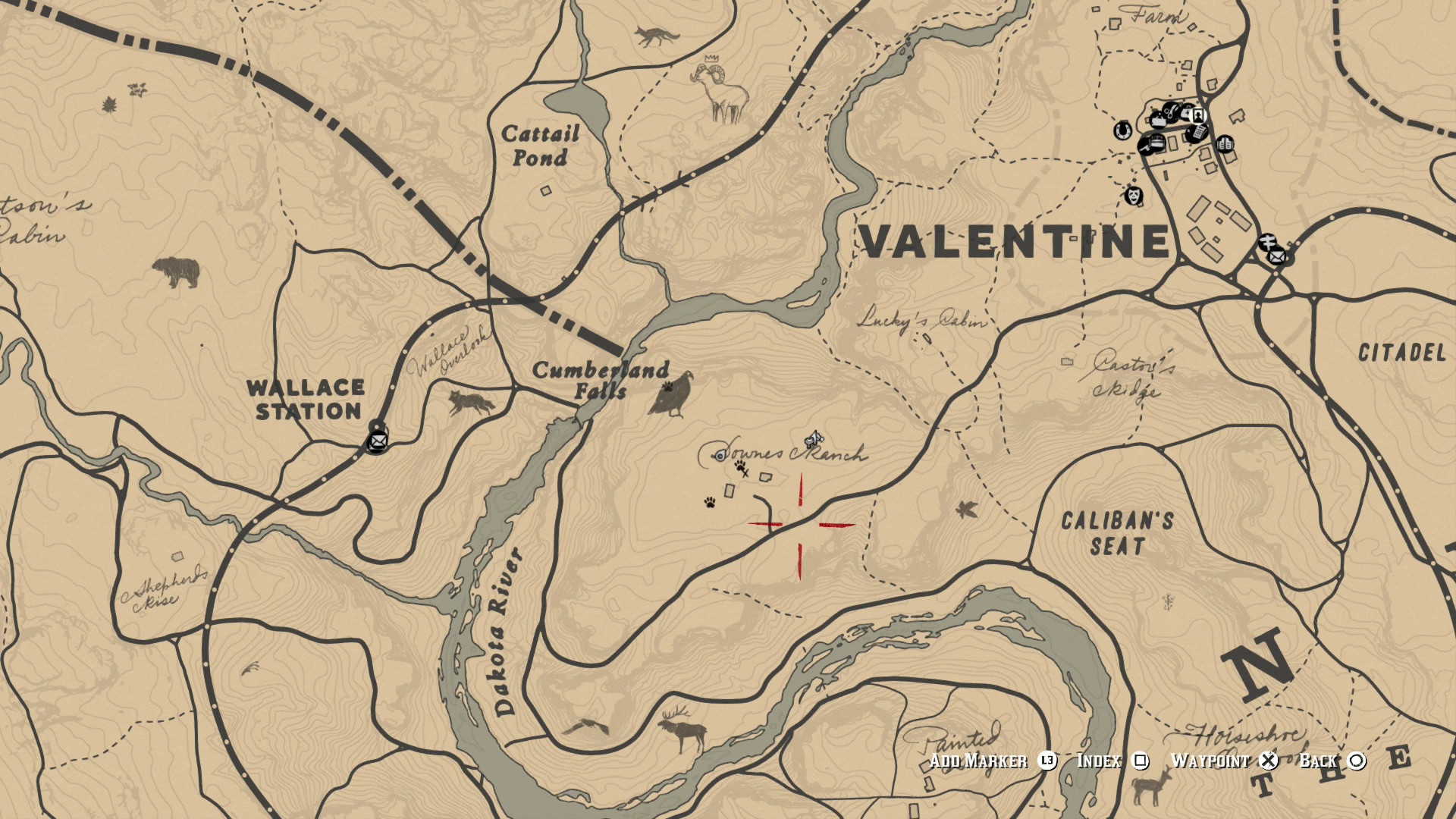Select the newspaper store icon in Valentine
This screenshot has height=819, width=1456.
(x=1197, y=133)
